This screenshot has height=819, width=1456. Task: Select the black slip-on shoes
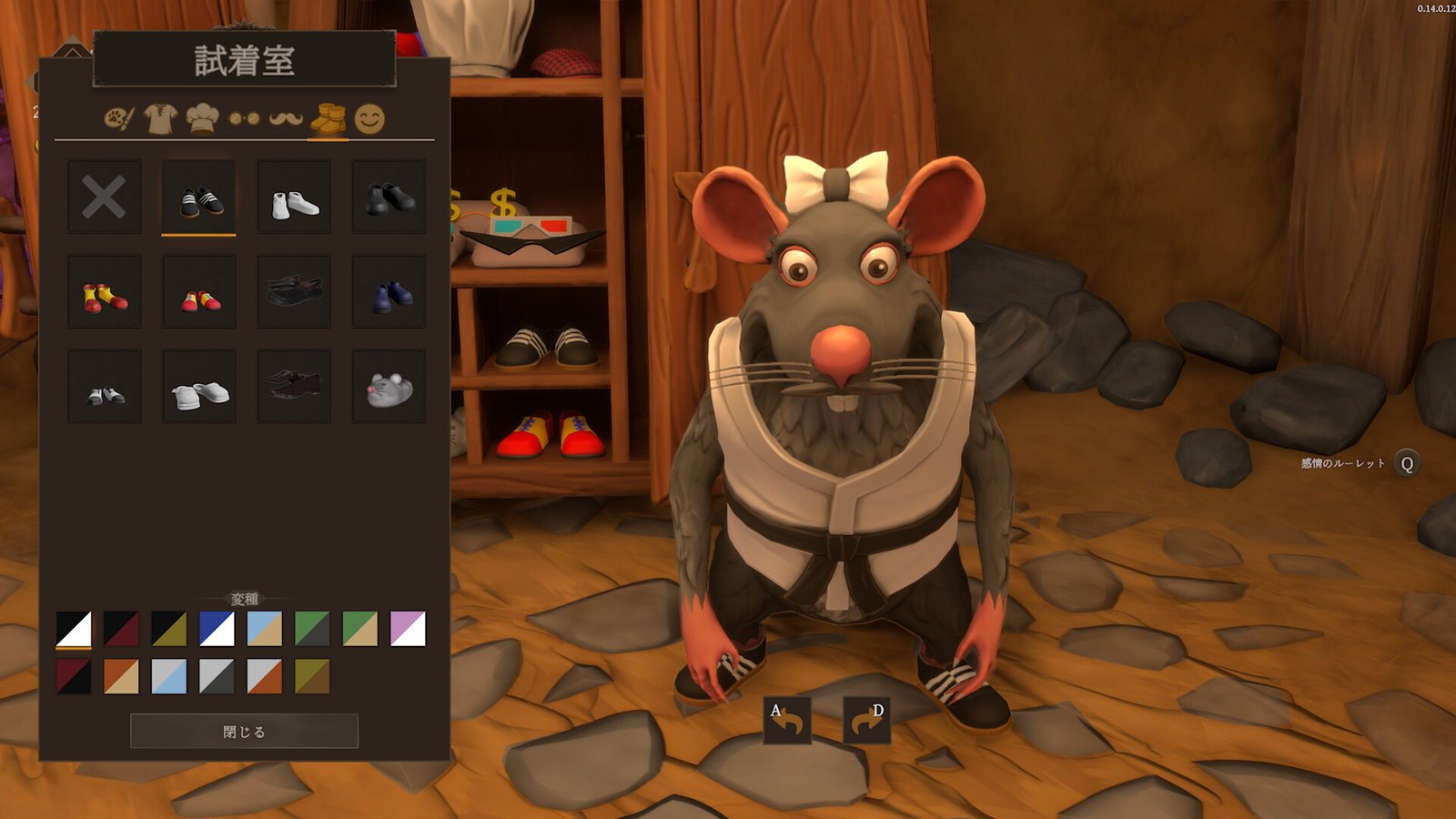[x=389, y=197]
